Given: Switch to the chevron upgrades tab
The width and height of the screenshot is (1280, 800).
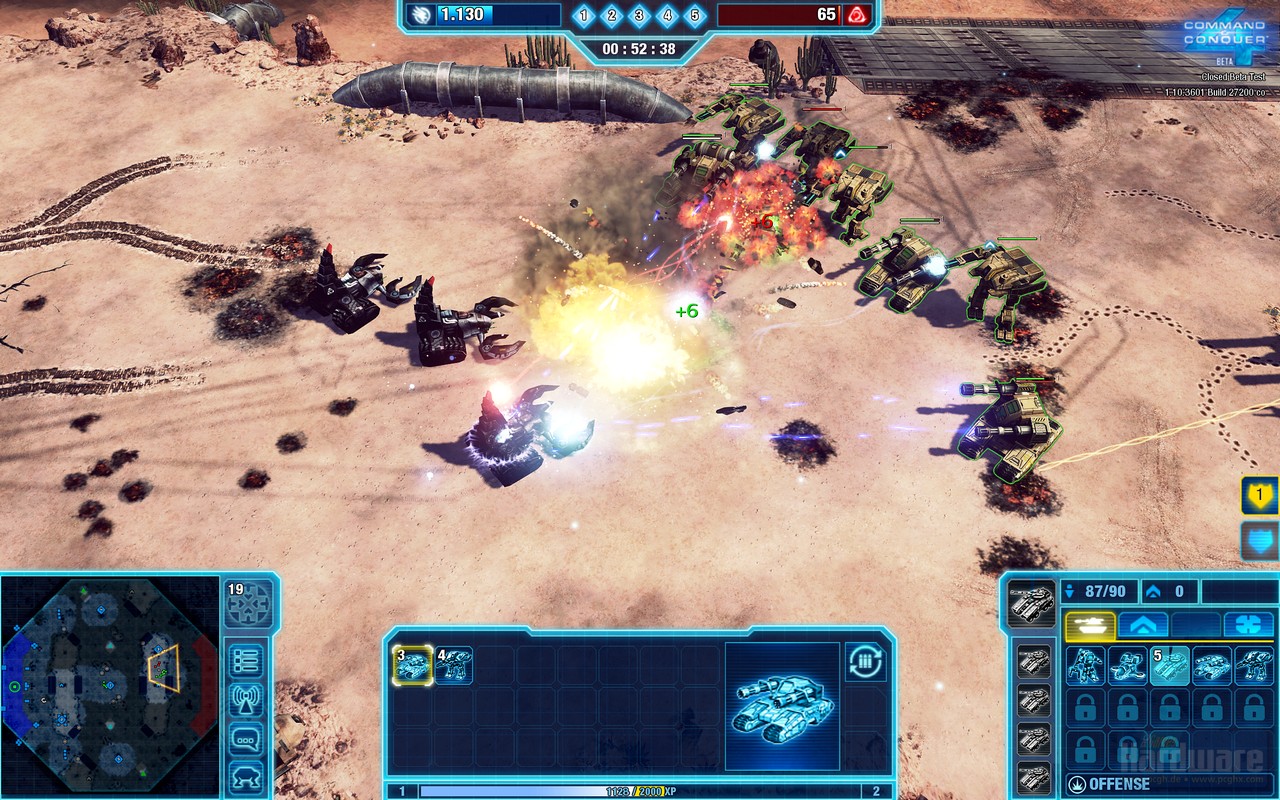Looking at the screenshot, I should (x=1142, y=625).
